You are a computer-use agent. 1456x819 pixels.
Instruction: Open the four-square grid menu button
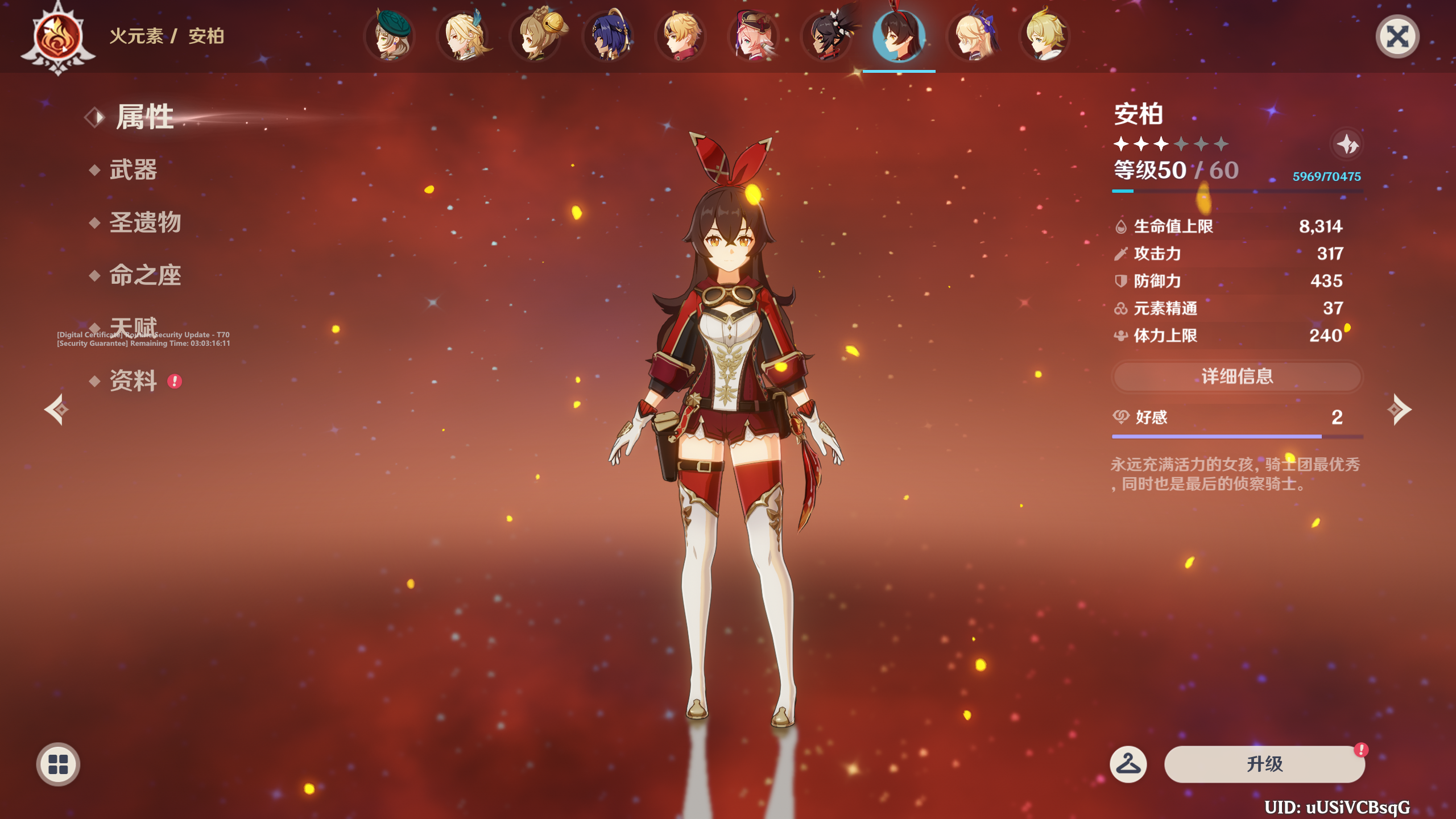pos(58,764)
